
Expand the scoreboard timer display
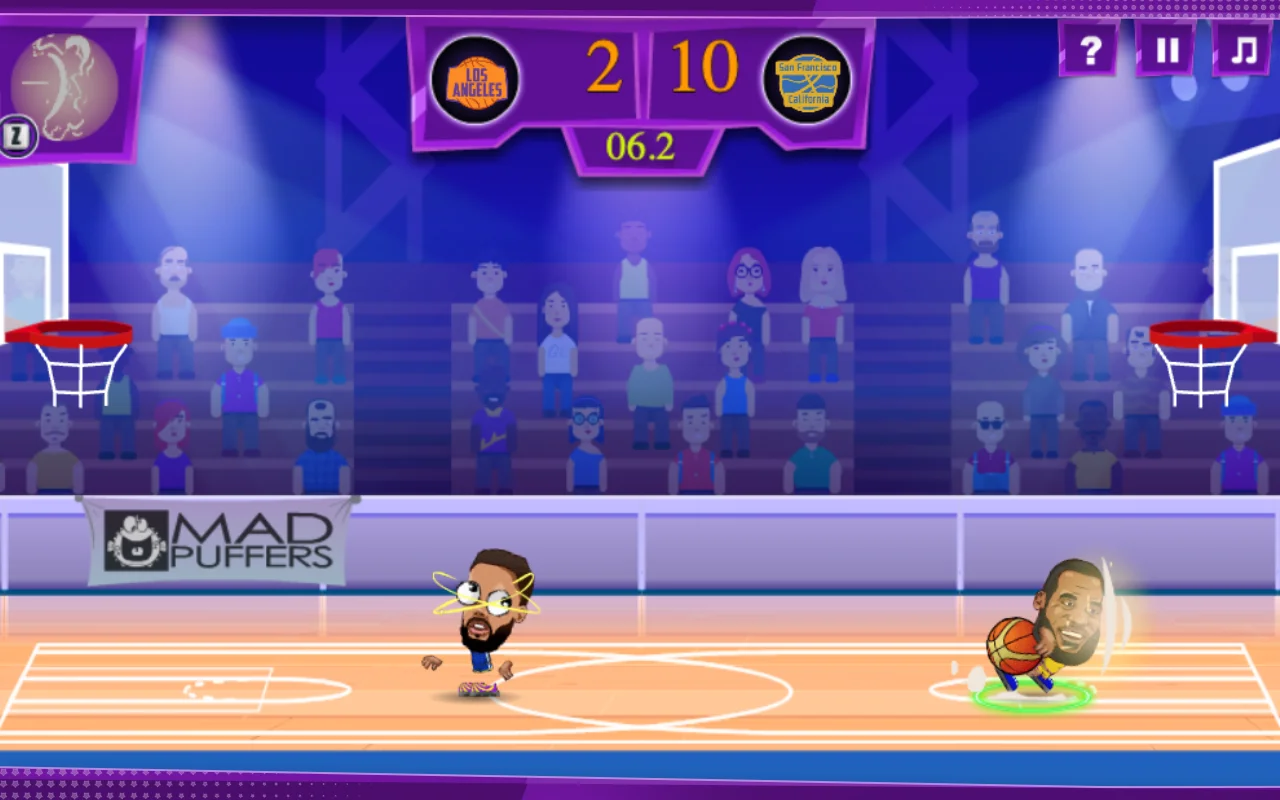pos(640,146)
